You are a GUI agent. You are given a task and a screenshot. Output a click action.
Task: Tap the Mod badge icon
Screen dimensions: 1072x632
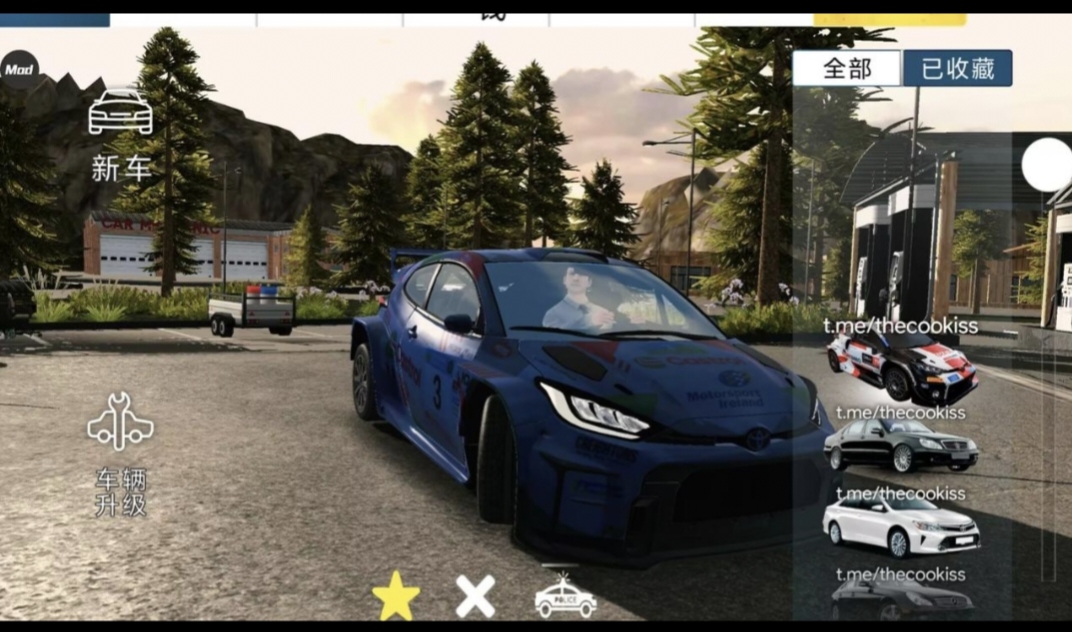pyautogui.click(x=19, y=70)
